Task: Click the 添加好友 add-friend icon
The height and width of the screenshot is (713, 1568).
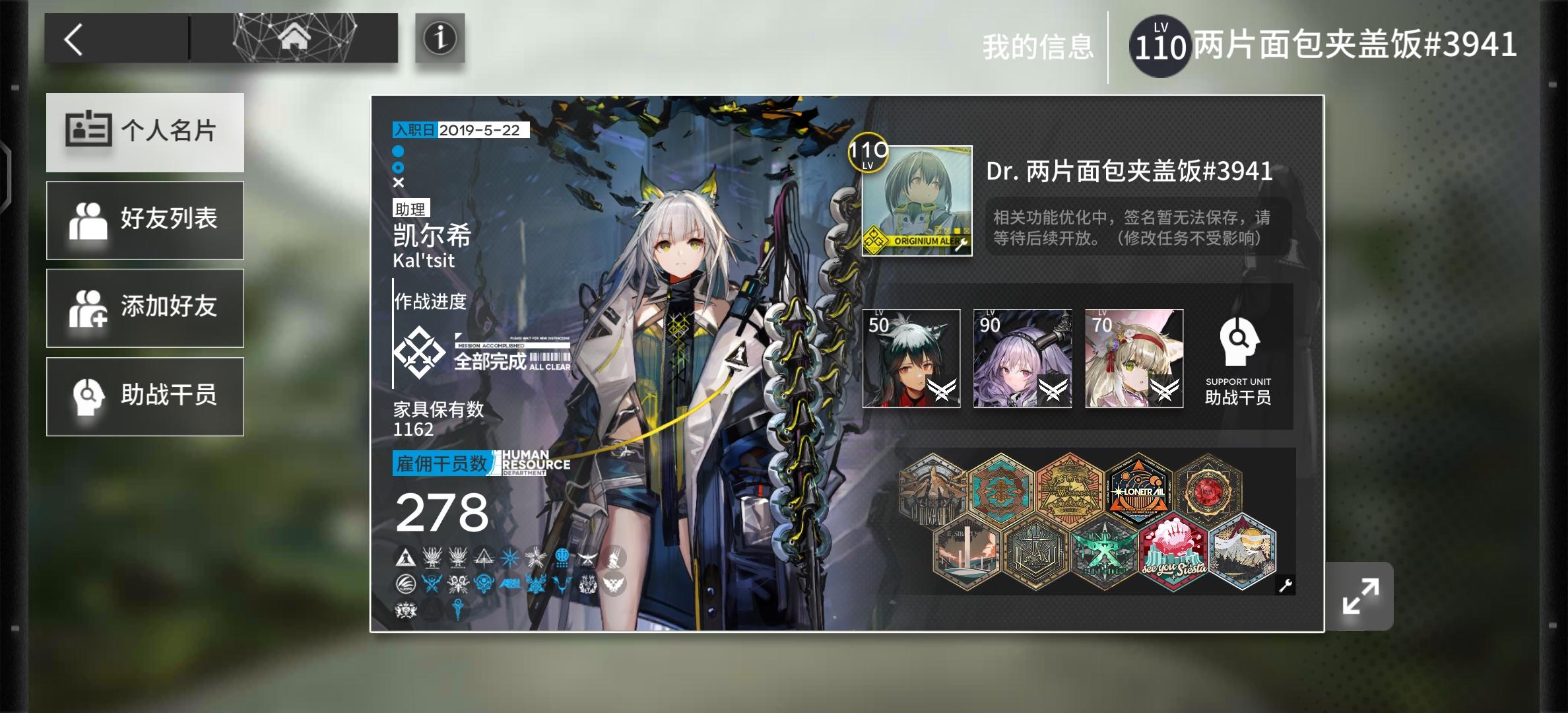Action: [x=90, y=308]
